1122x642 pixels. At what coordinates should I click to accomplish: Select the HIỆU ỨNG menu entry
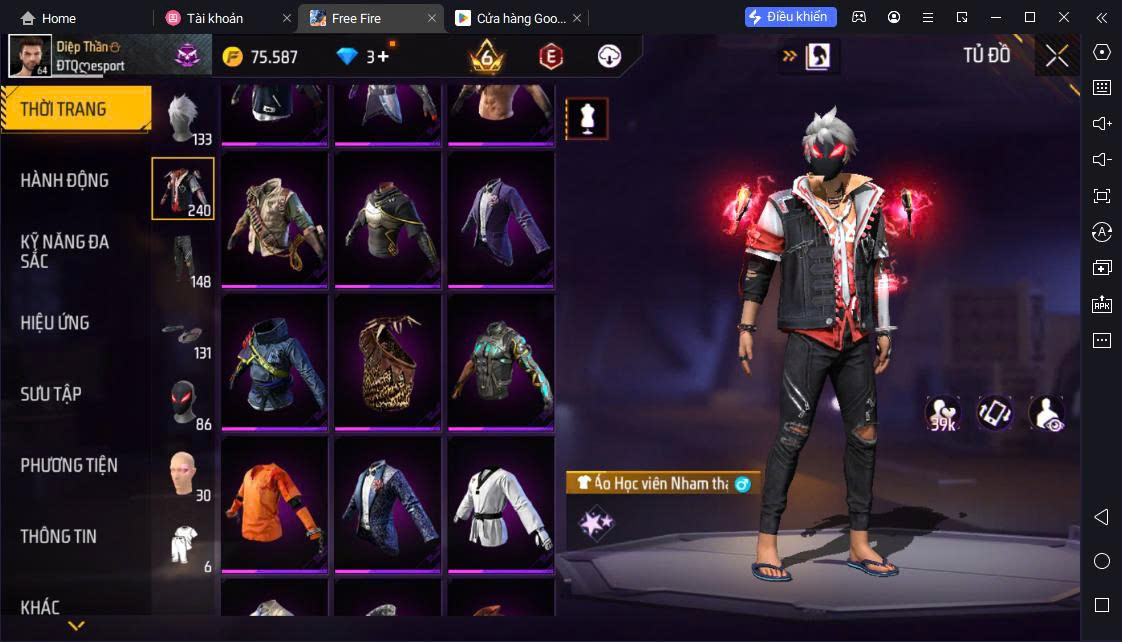(x=55, y=323)
